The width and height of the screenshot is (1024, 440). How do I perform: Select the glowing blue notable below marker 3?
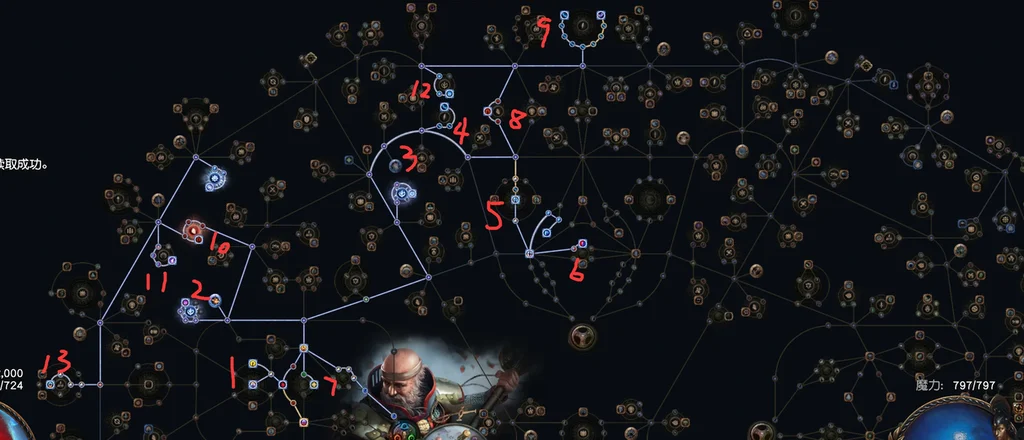tap(403, 192)
